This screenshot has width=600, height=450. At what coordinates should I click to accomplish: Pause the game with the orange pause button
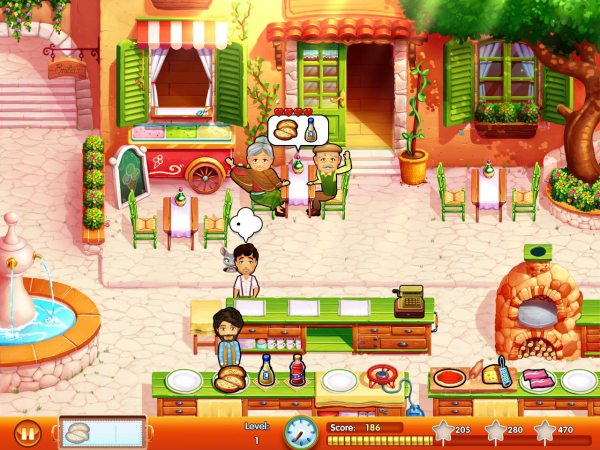[x=28, y=434]
